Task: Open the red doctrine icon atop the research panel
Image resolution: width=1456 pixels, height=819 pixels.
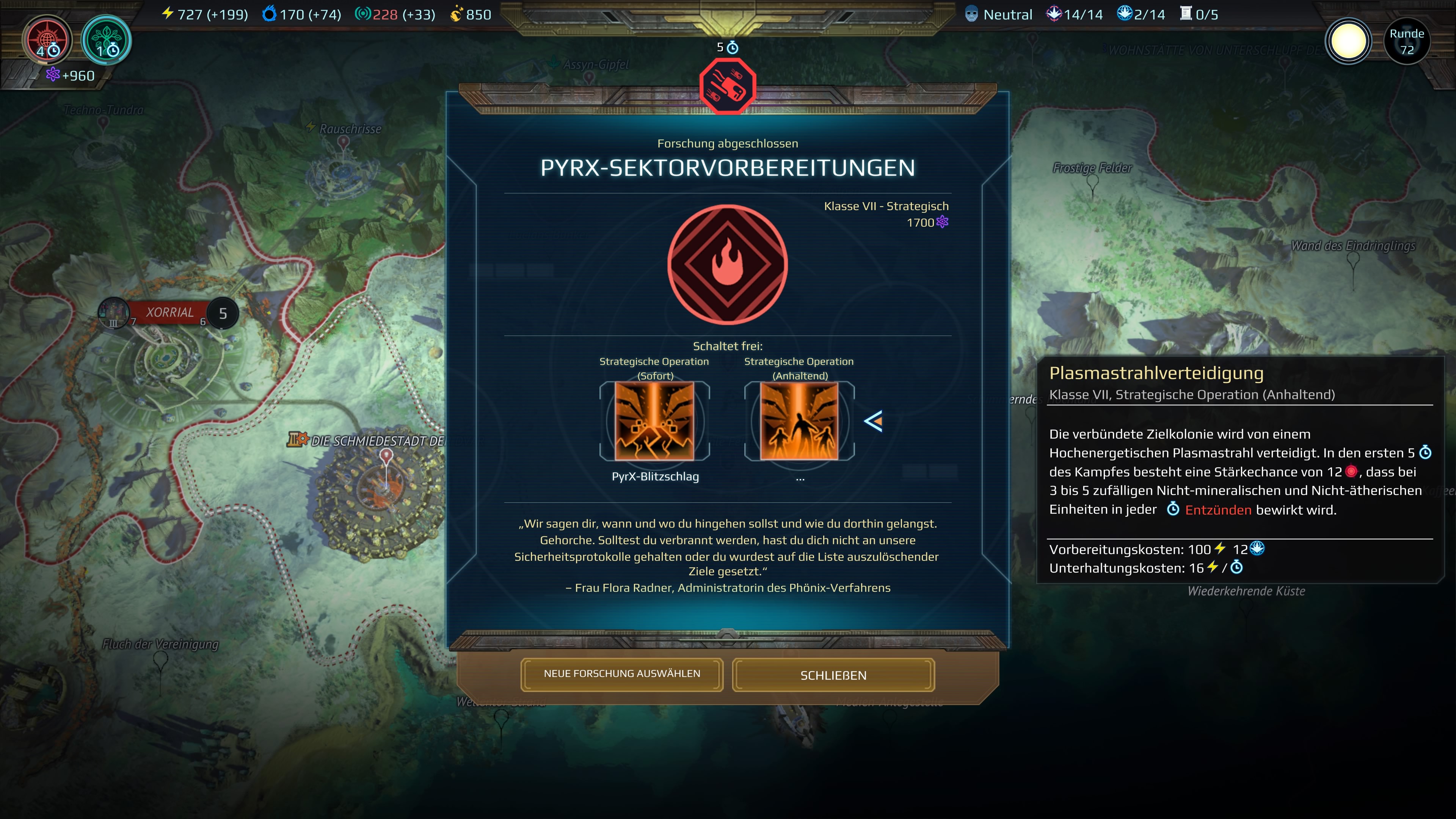Action: coord(728,86)
